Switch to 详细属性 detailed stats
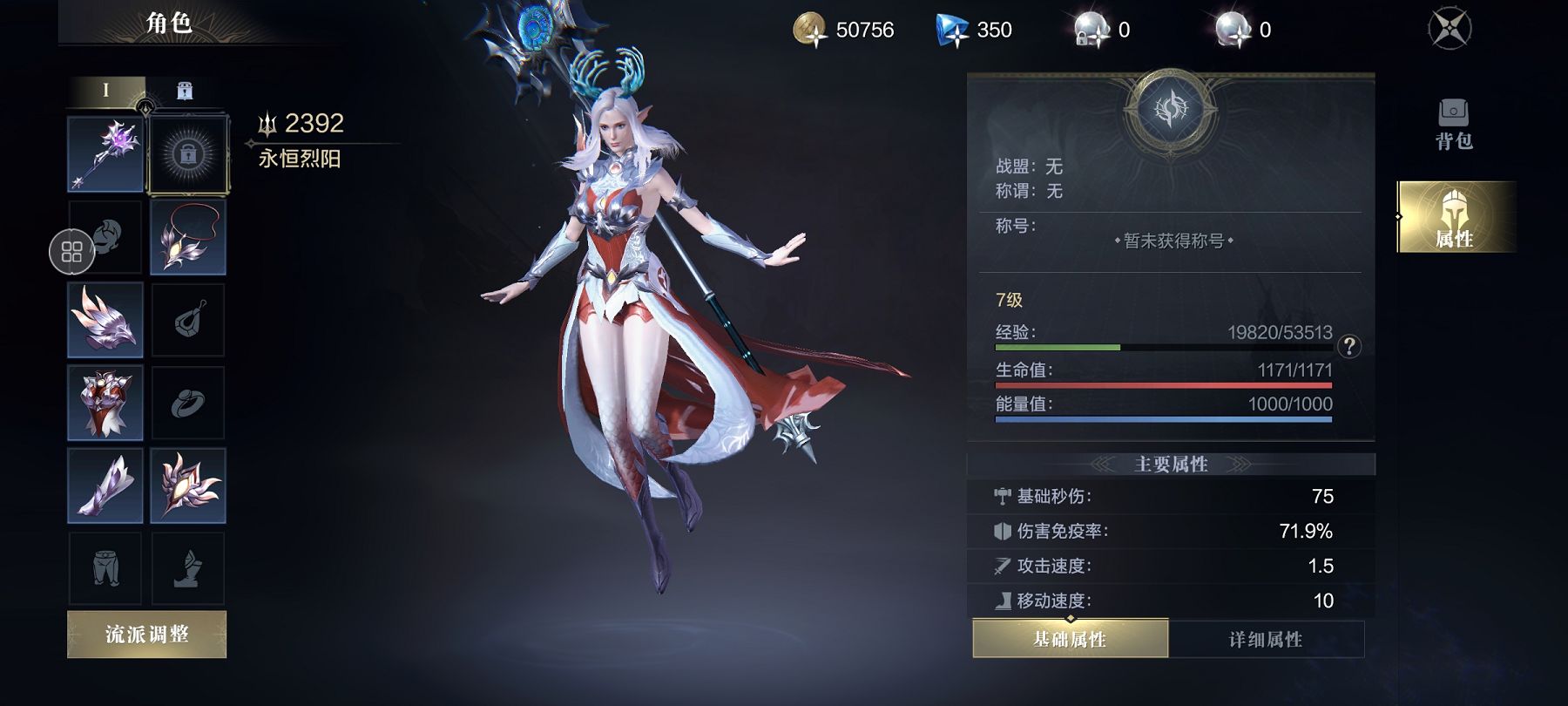Image resolution: width=1568 pixels, height=706 pixels. 1265,640
